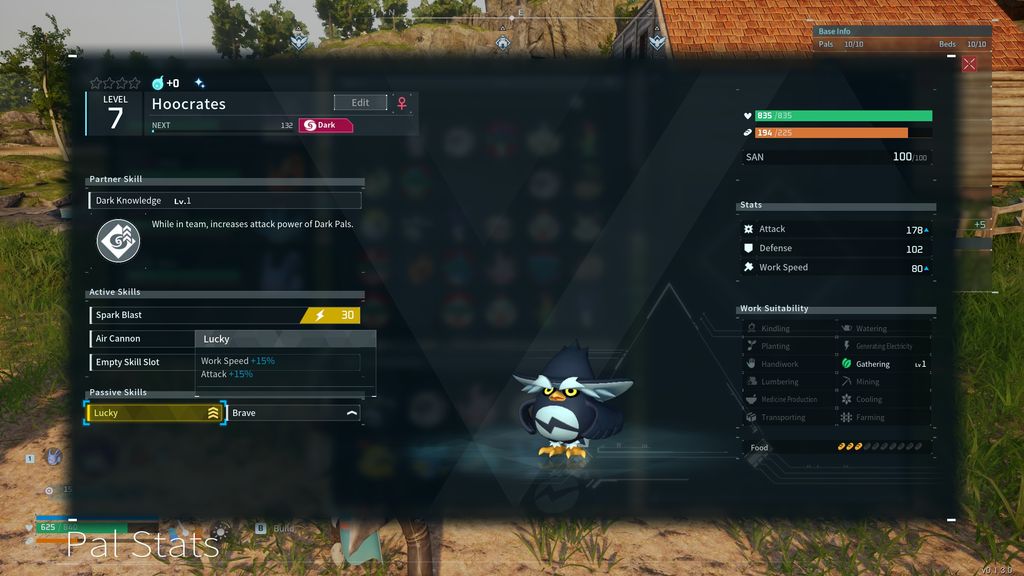The width and height of the screenshot is (1024, 576).
Task: Select the Spark Blast active skill
Action: (x=224, y=315)
